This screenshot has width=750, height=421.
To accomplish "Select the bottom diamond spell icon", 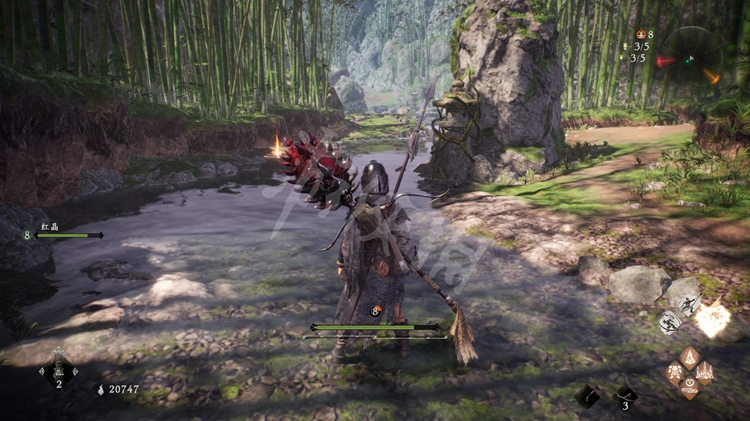I will pos(689,387).
